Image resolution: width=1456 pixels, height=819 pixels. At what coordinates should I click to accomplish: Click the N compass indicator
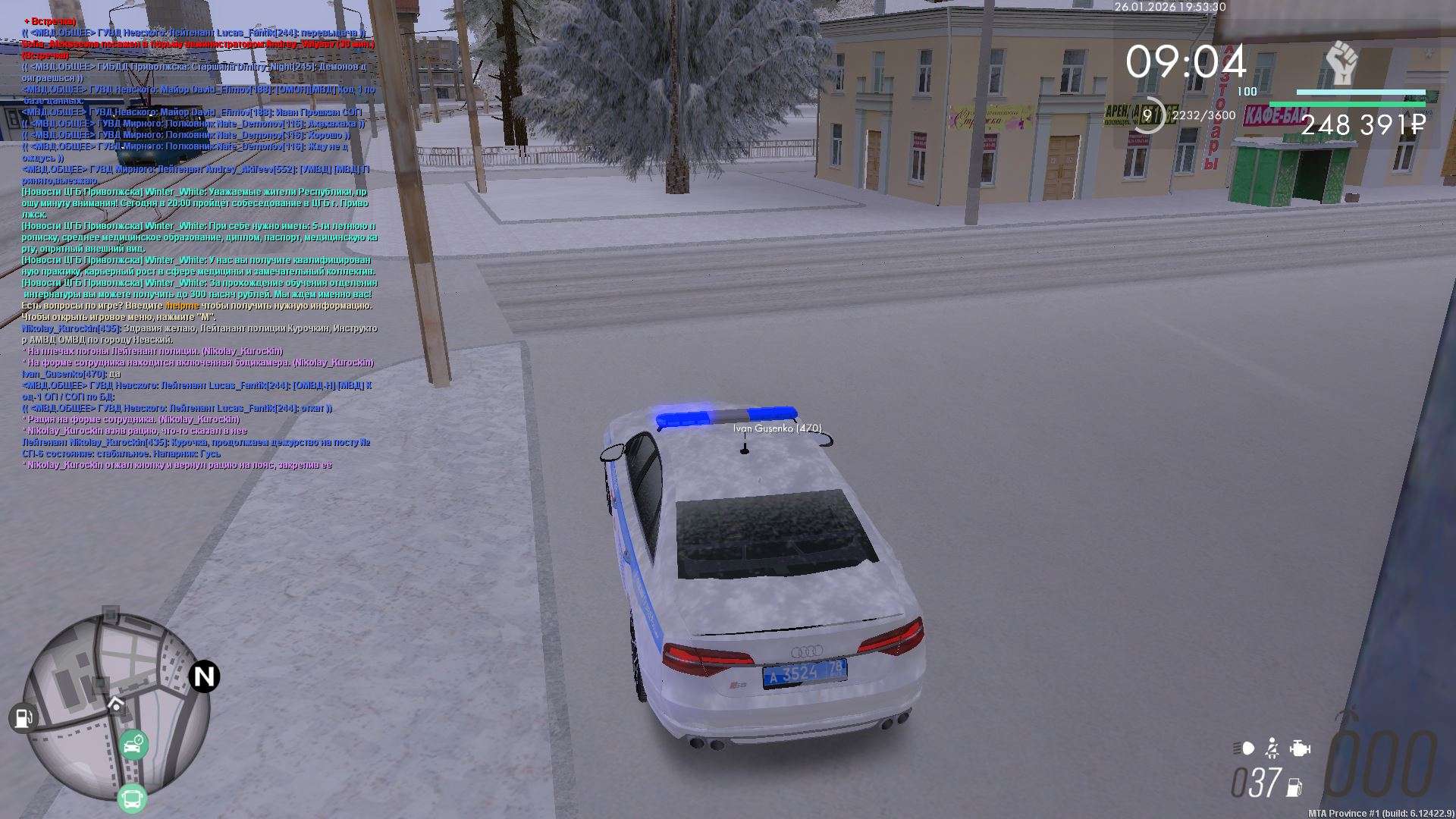[204, 676]
